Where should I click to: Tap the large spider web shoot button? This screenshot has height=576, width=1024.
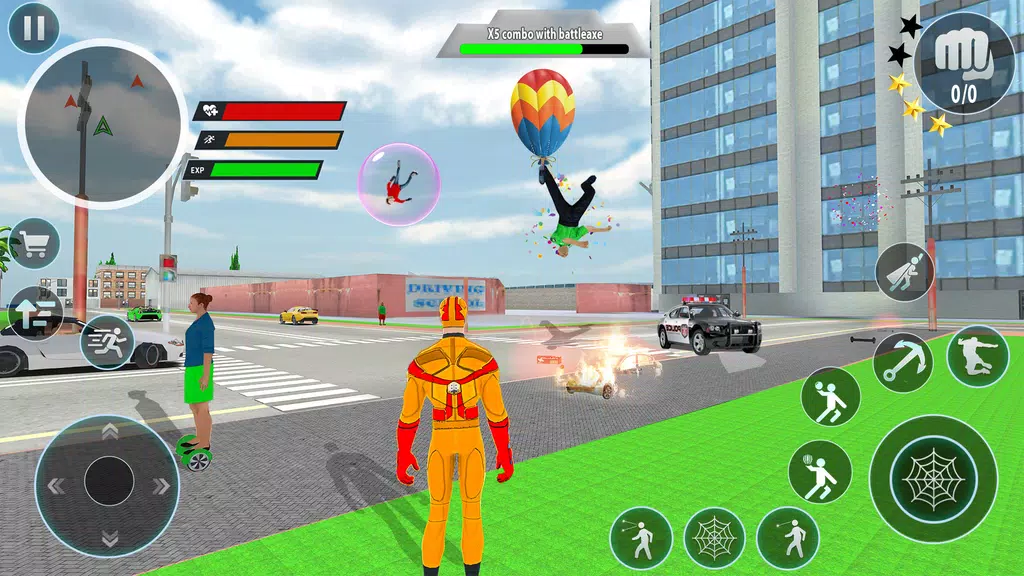pos(932,478)
